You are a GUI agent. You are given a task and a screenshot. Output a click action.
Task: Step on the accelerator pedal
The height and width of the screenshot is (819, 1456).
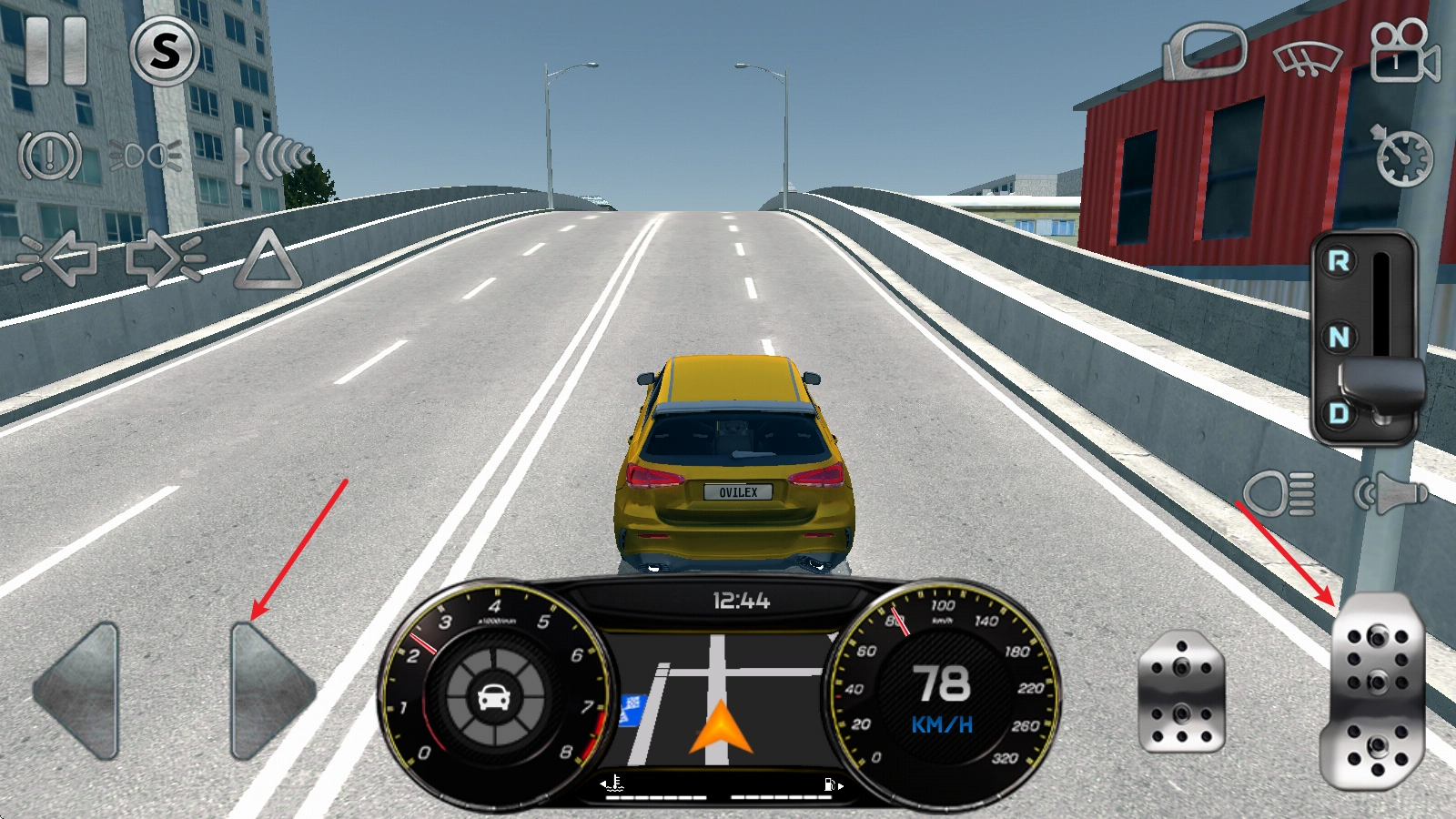[x=1376, y=692]
